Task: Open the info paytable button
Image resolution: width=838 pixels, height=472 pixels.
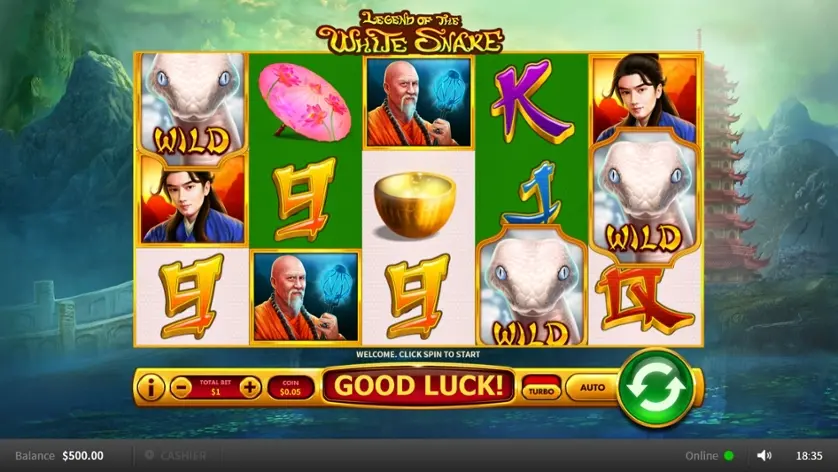Action: [x=150, y=387]
